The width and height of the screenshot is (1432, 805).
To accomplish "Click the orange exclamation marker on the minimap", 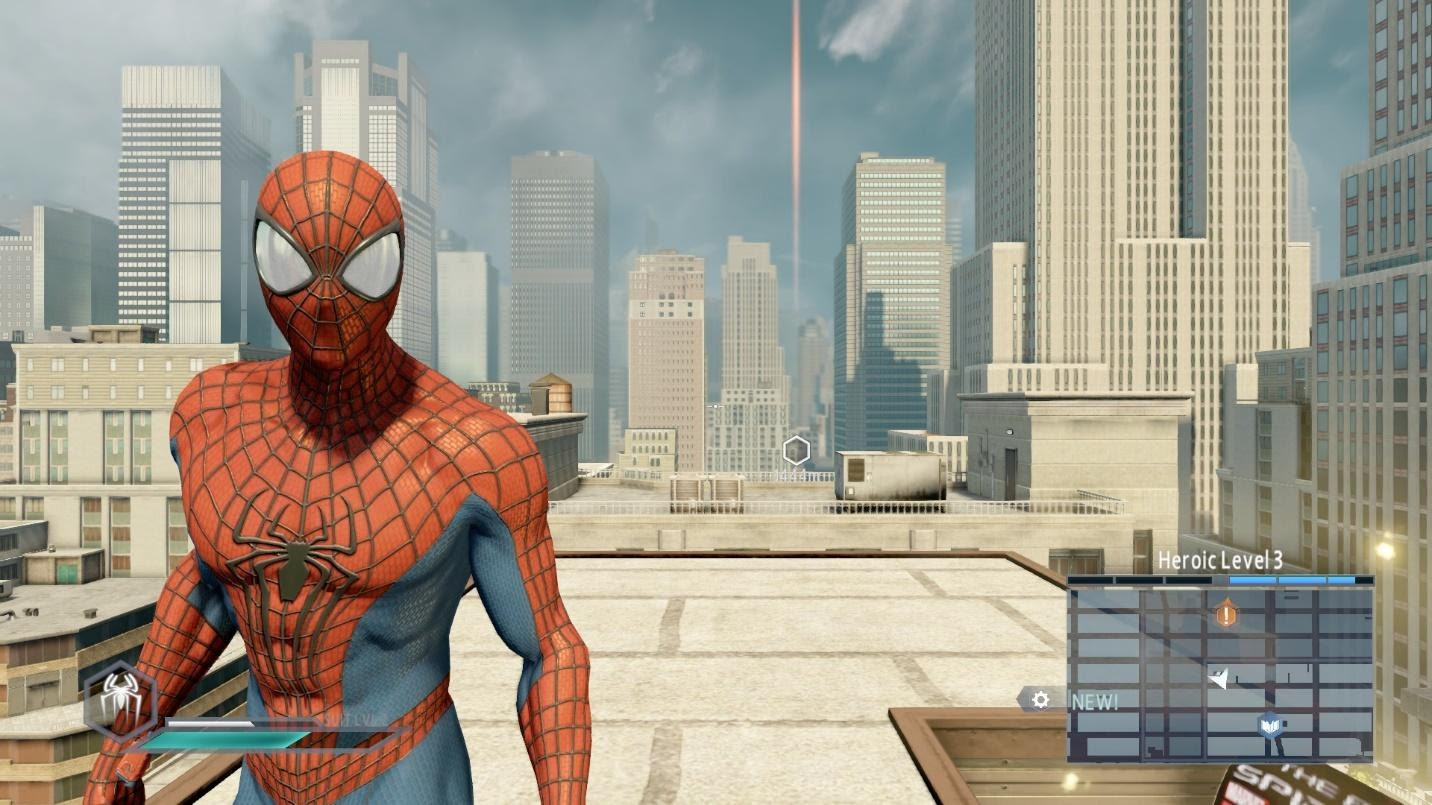I will [1226, 613].
